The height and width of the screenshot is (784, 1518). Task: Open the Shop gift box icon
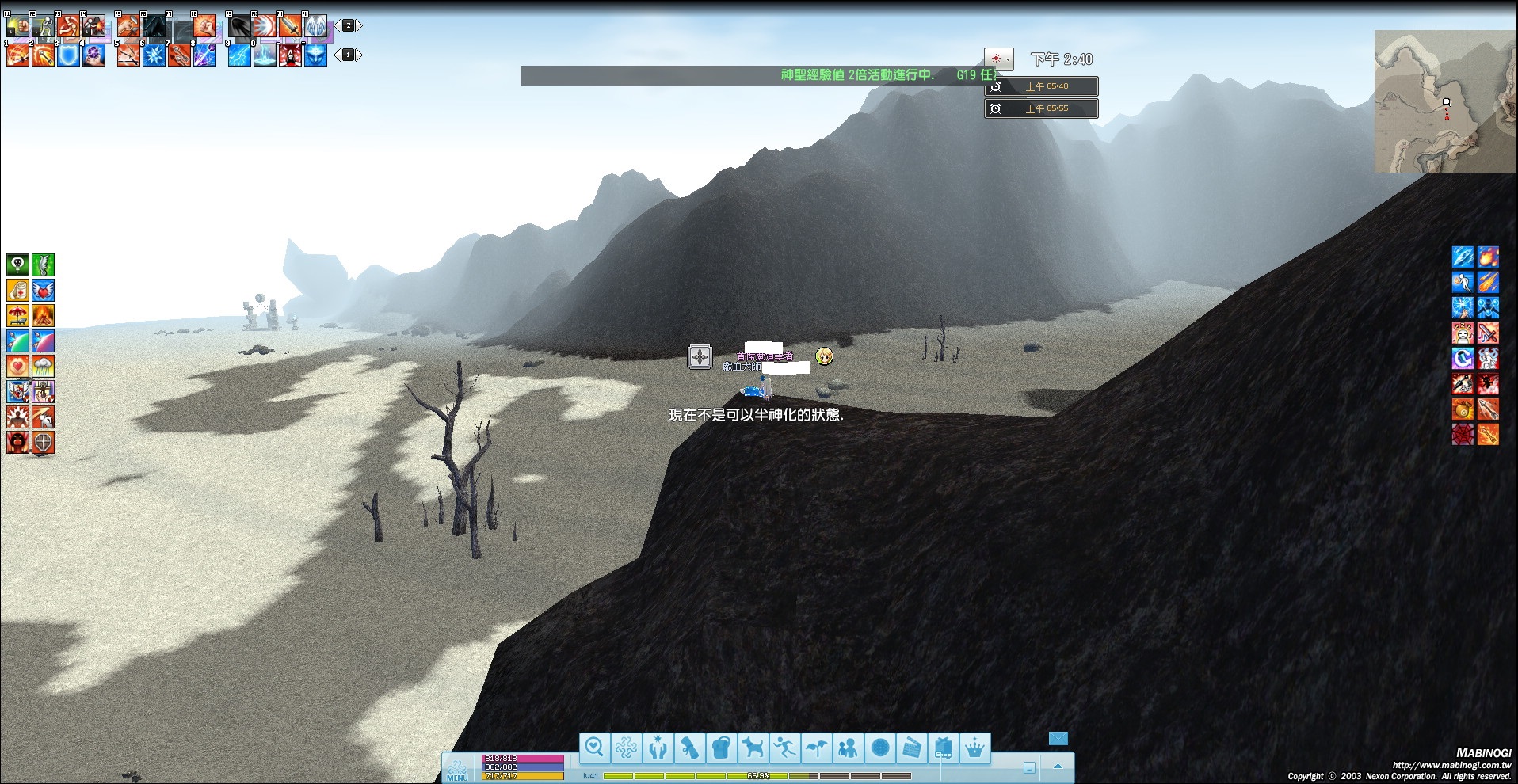click(943, 747)
